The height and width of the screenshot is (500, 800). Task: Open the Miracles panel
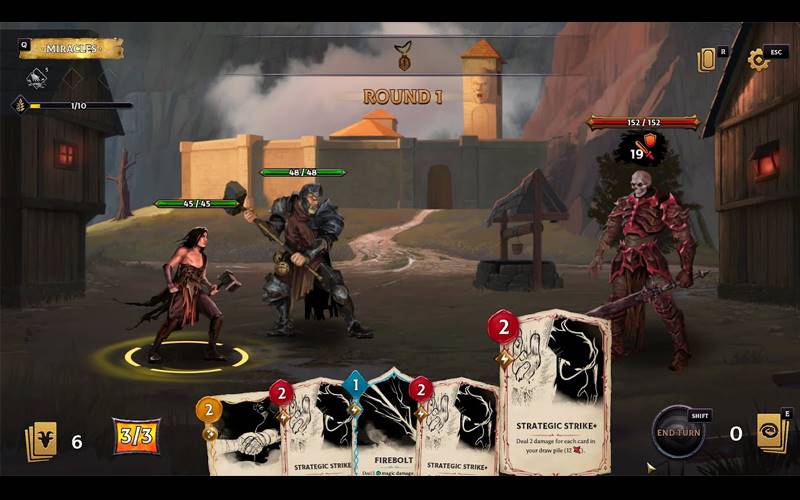[x=71, y=48]
